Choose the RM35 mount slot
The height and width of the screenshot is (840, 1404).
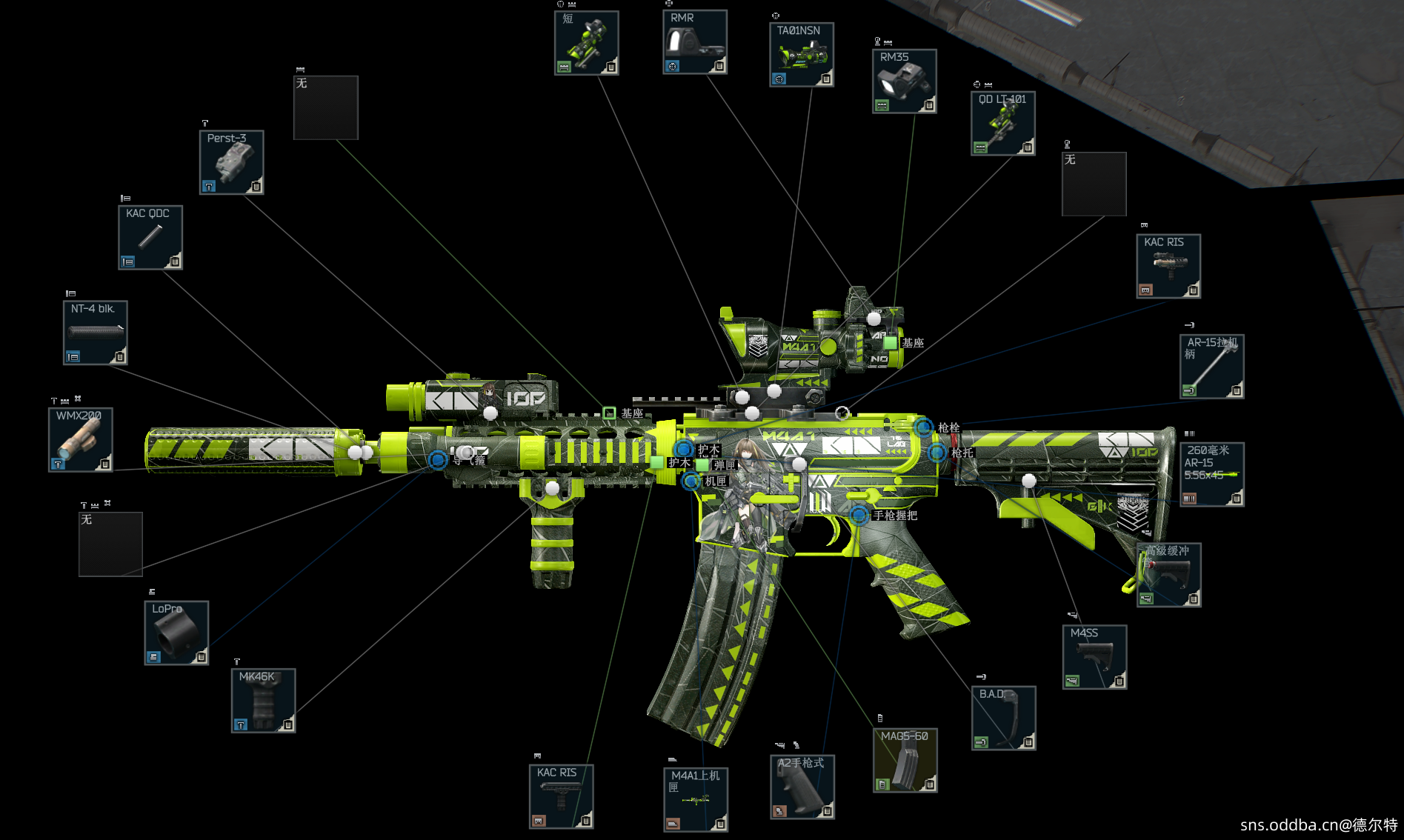point(905,81)
